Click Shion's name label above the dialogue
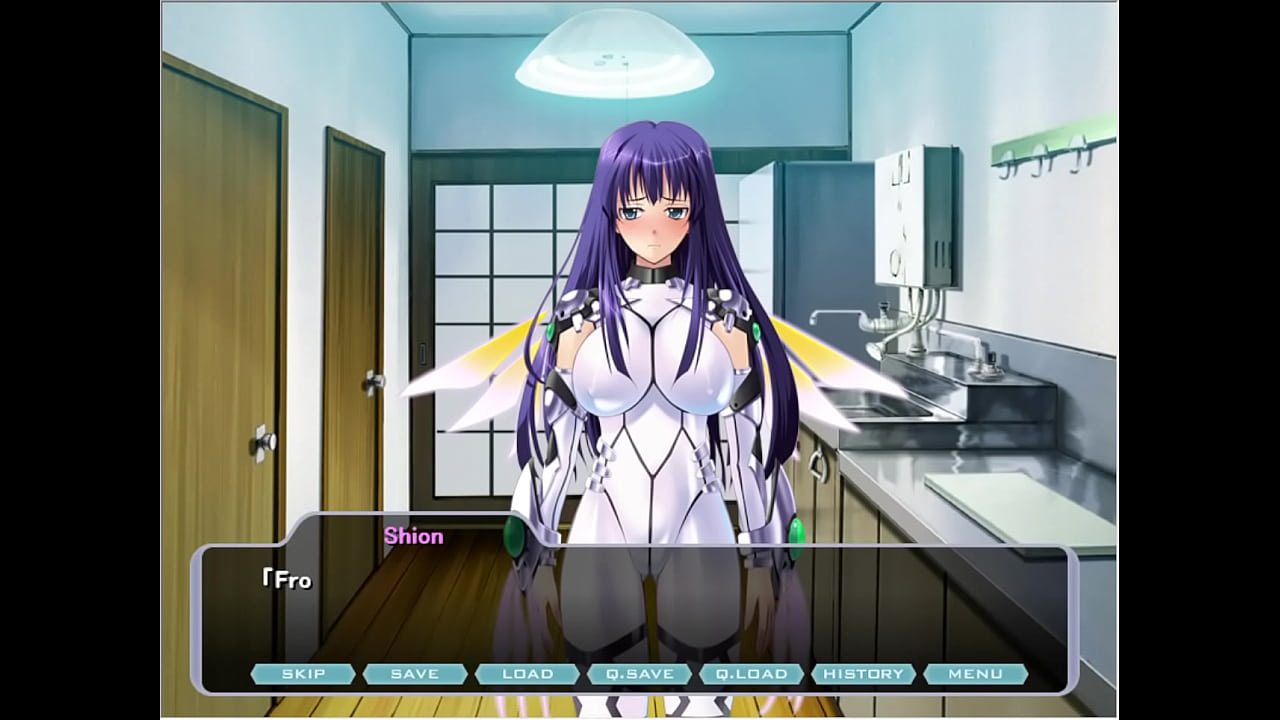Image resolution: width=1280 pixels, height=720 pixels. coord(415,536)
